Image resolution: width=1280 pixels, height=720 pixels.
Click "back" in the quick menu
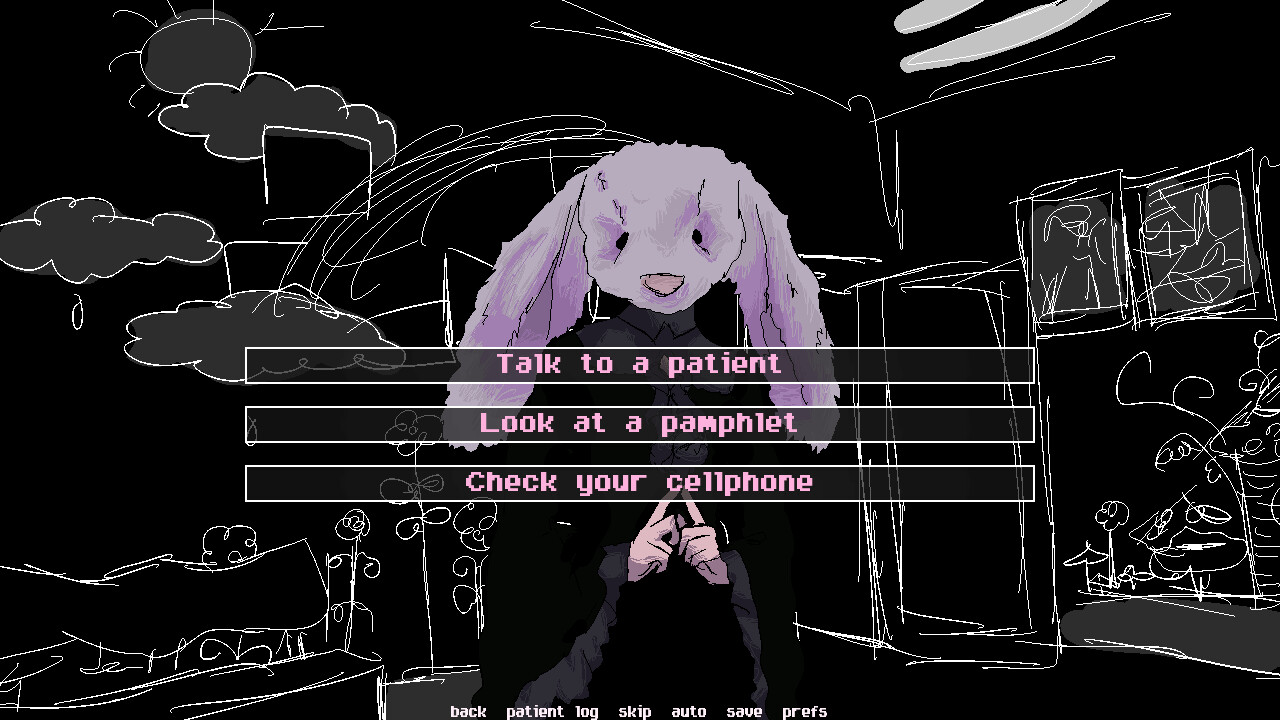[469, 711]
